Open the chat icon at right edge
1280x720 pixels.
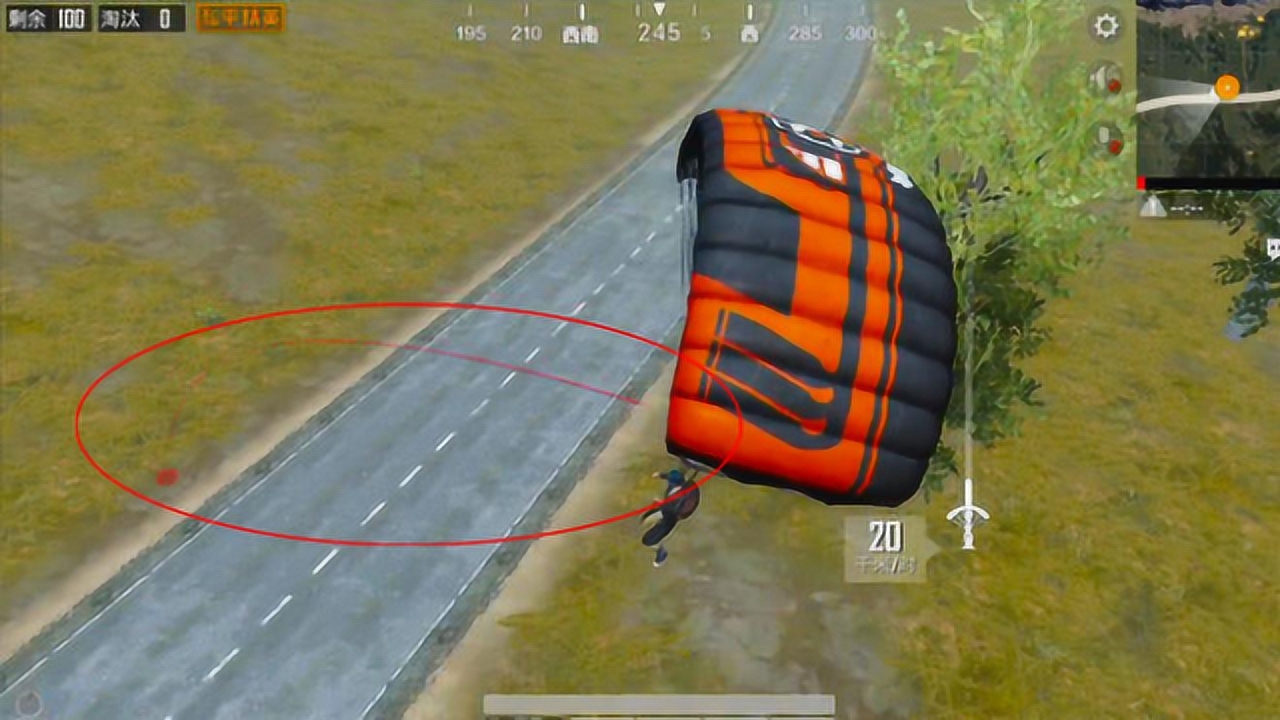click(1273, 248)
